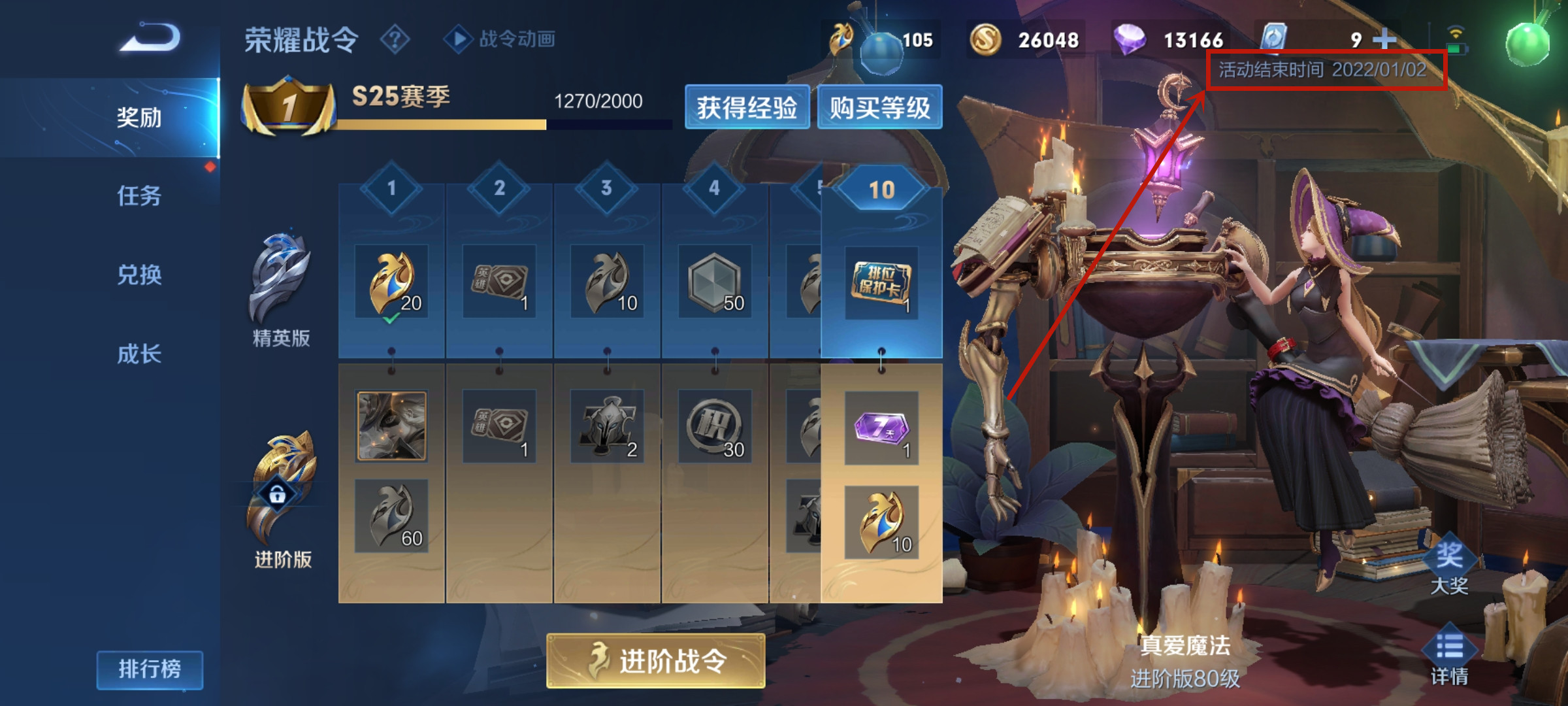Select the level 4 reward with 50
1568x706 pixels.
coord(715,282)
